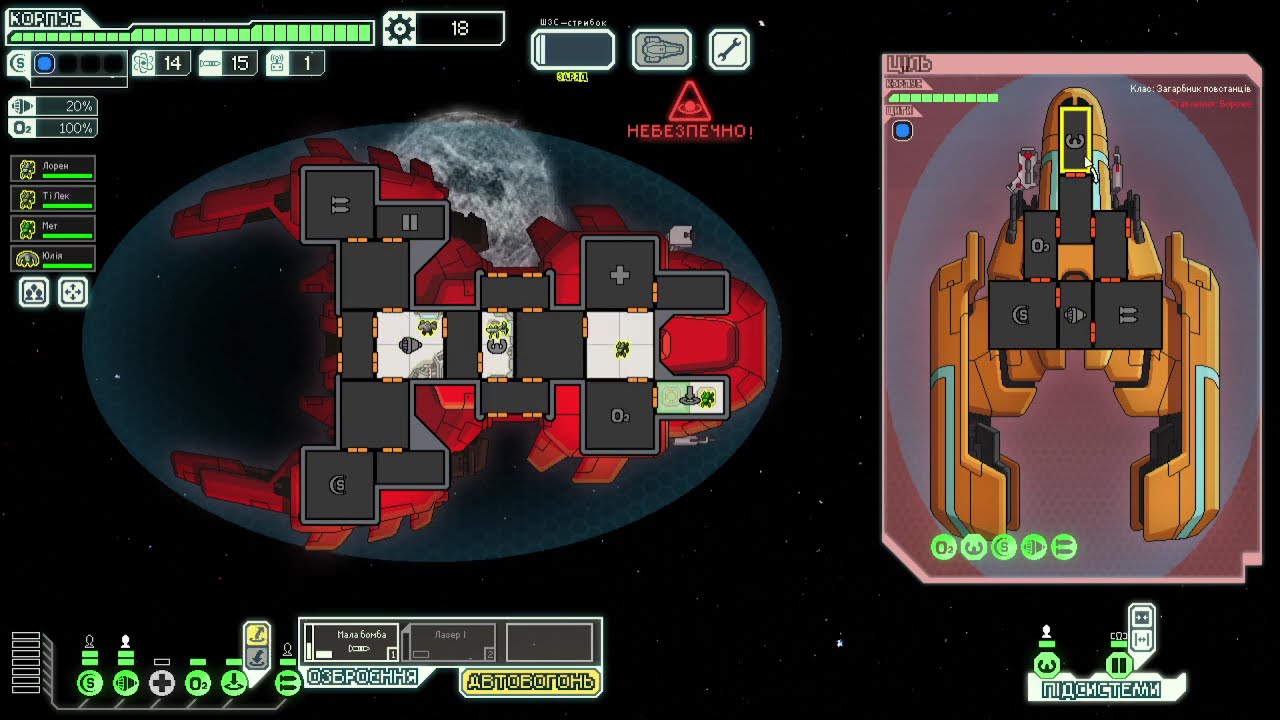Toggle the Автовогонь autofire button
This screenshot has width=1280, height=720.
point(530,682)
